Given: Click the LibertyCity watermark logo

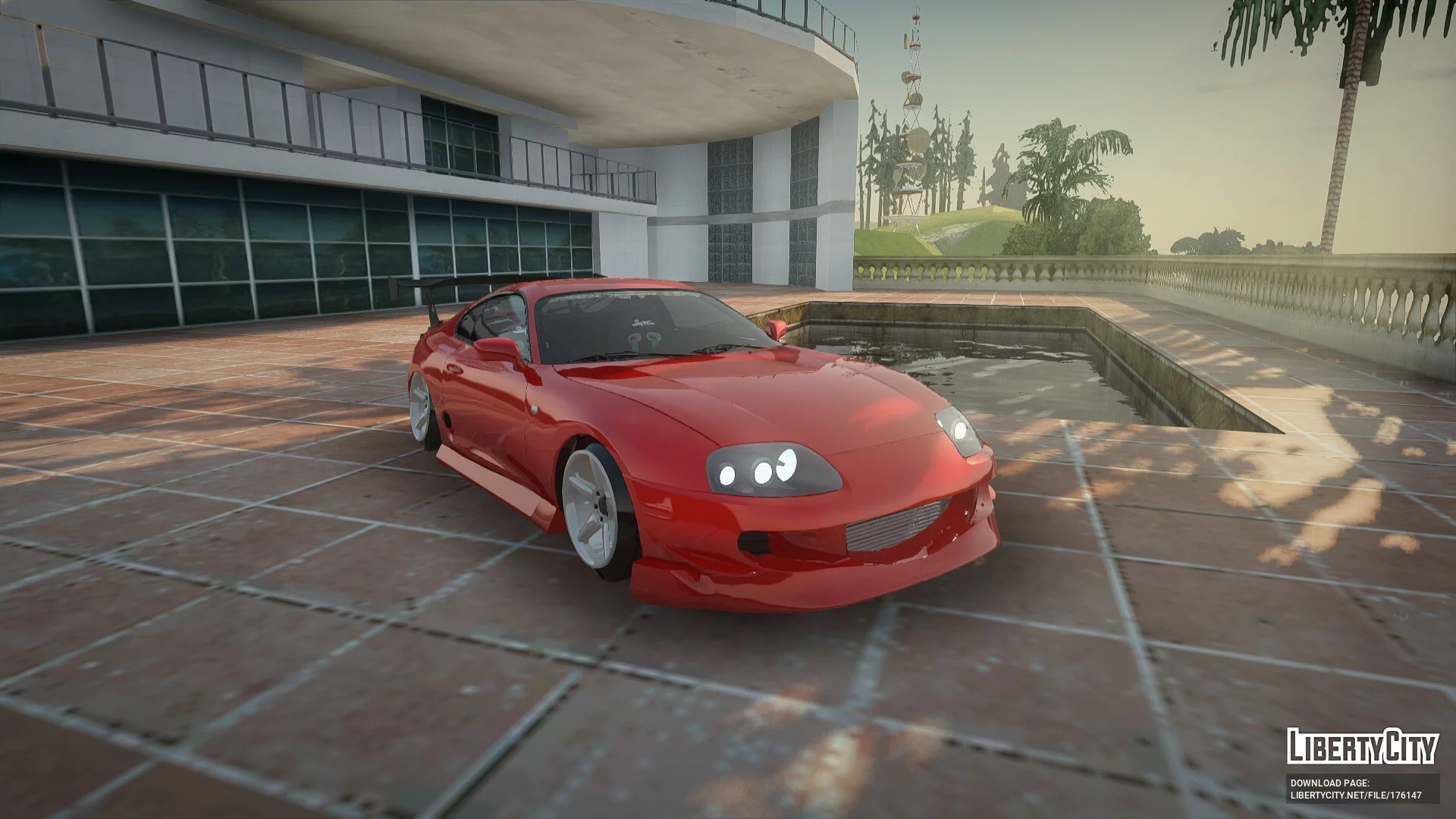Looking at the screenshot, I should [1362, 746].
